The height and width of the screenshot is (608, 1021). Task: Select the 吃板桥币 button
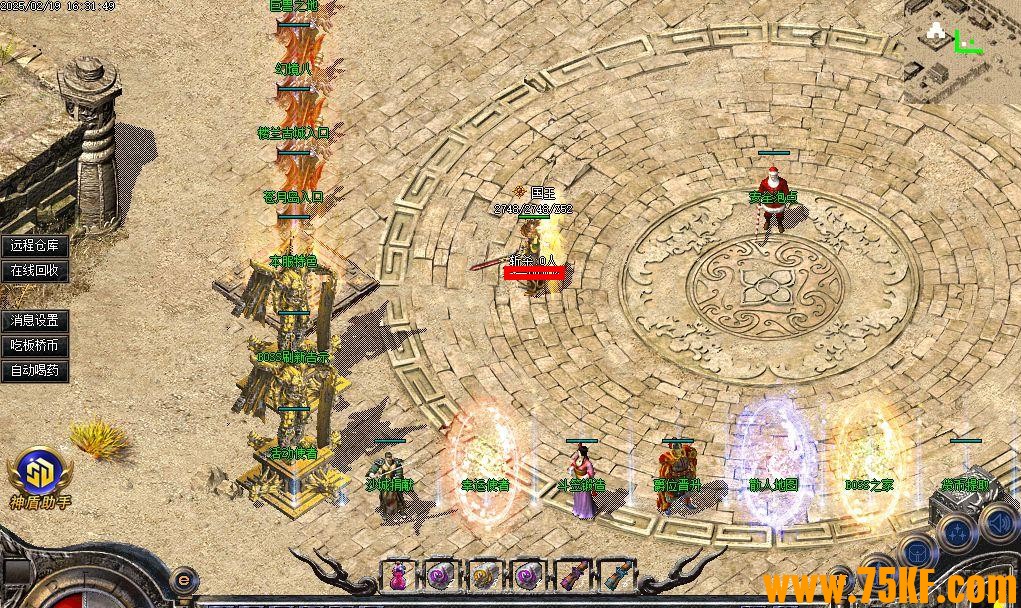35,346
